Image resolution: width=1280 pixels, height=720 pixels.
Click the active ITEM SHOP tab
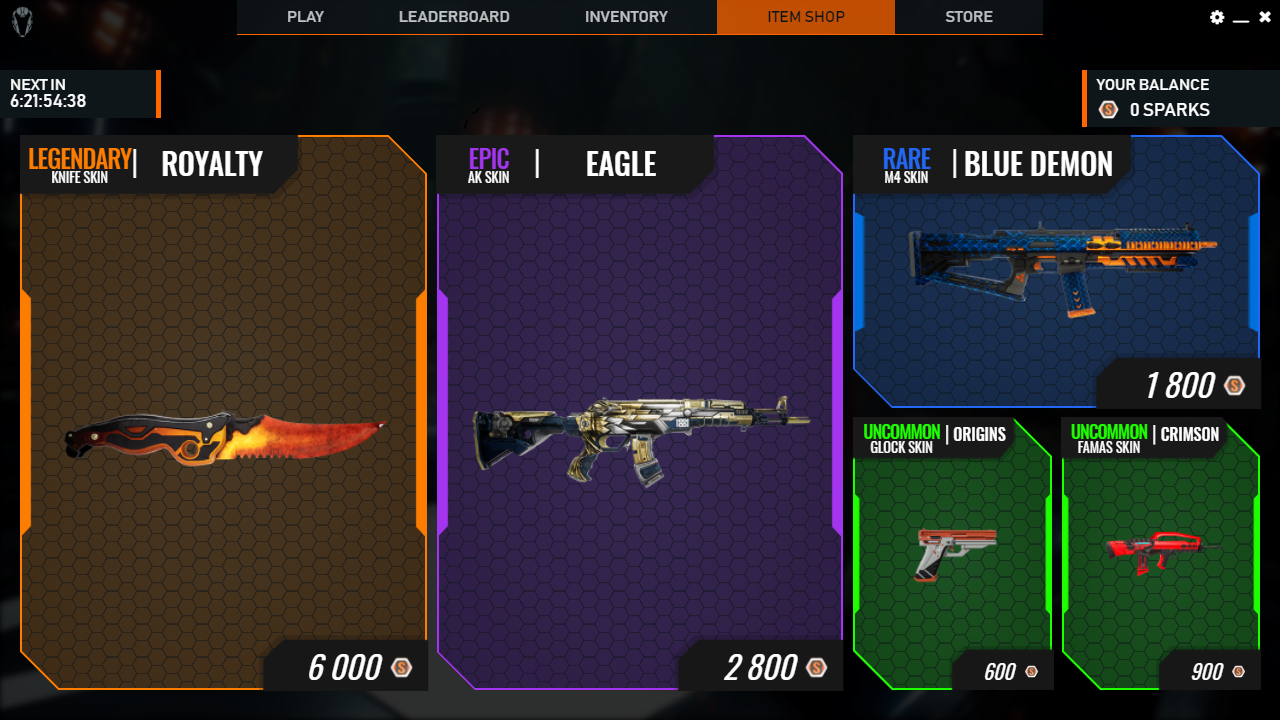click(x=806, y=17)
